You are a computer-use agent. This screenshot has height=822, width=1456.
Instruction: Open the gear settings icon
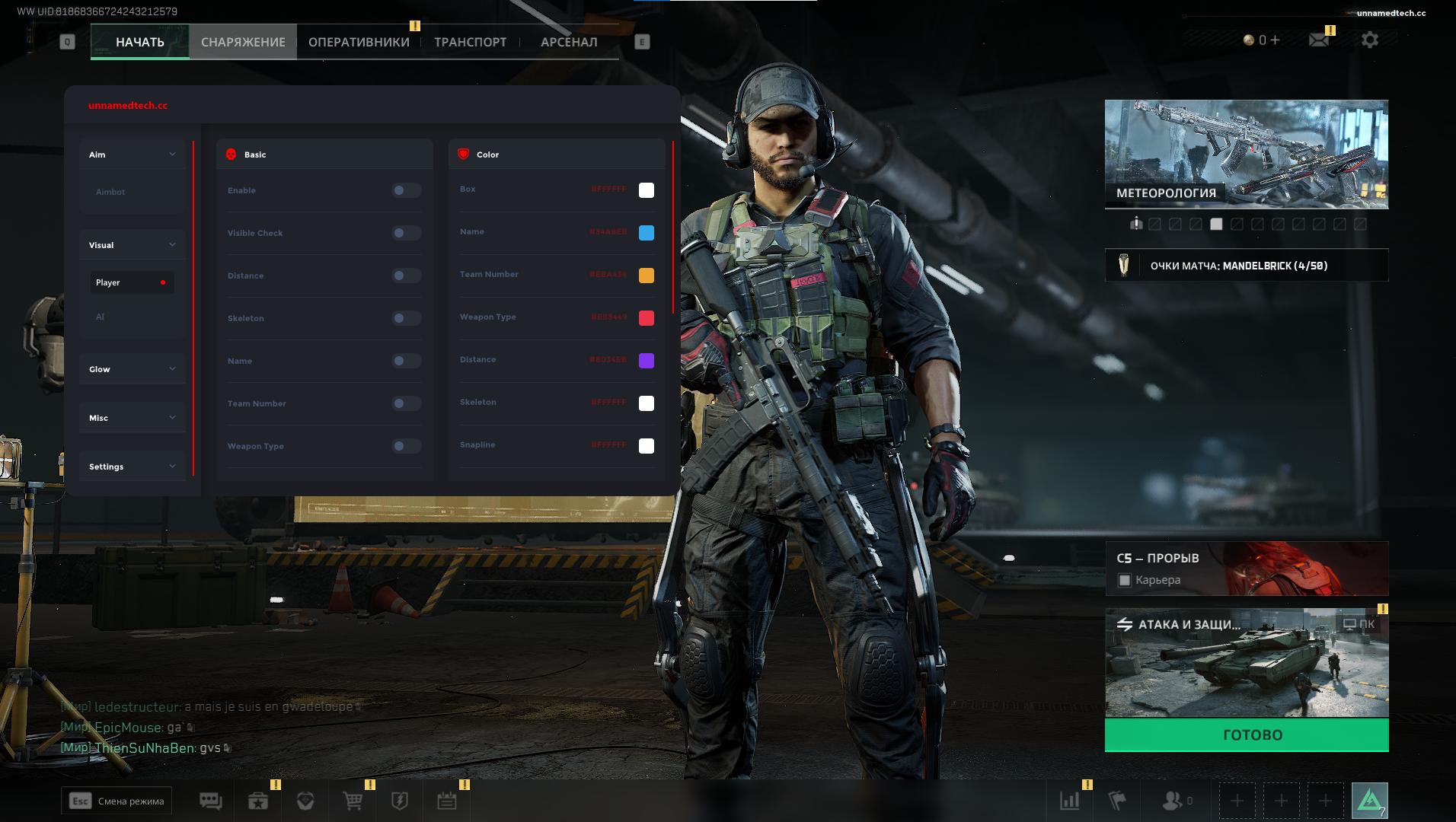tap(1369, 40)
